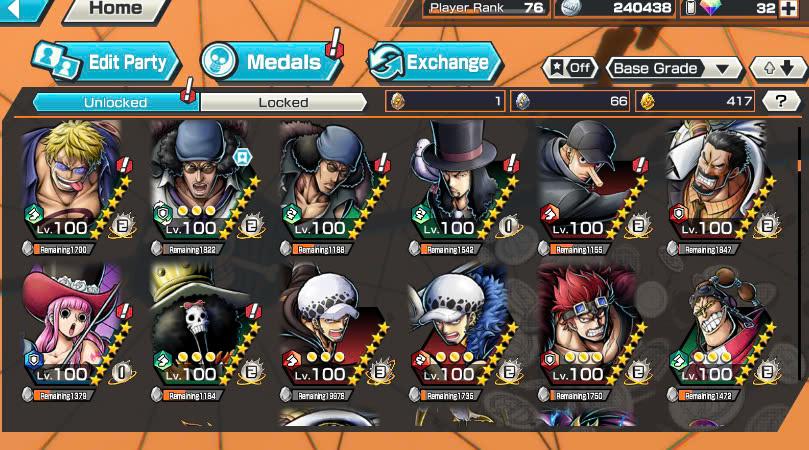809x450 pixels.
Task: Go back with the top-left arrow
Action: 22,9
